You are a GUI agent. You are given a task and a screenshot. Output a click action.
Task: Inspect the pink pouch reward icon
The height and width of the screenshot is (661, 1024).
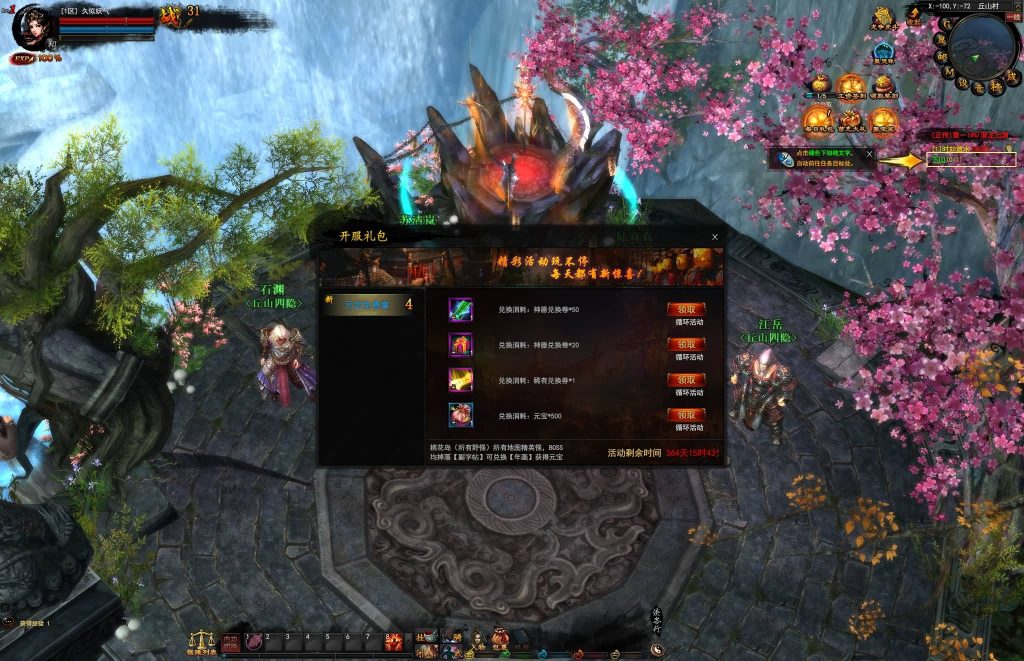[461, 415]
